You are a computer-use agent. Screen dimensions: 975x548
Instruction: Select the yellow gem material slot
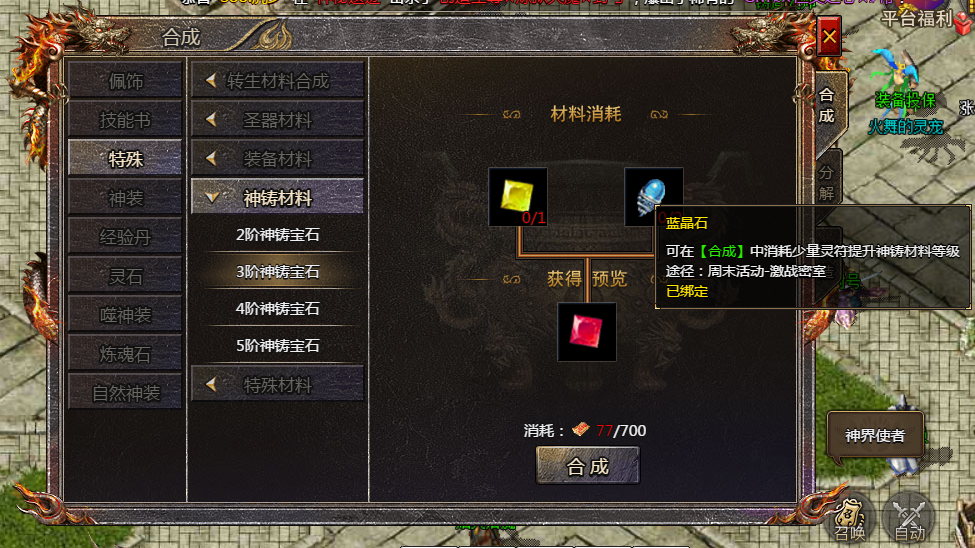click(x=517, y=196)
